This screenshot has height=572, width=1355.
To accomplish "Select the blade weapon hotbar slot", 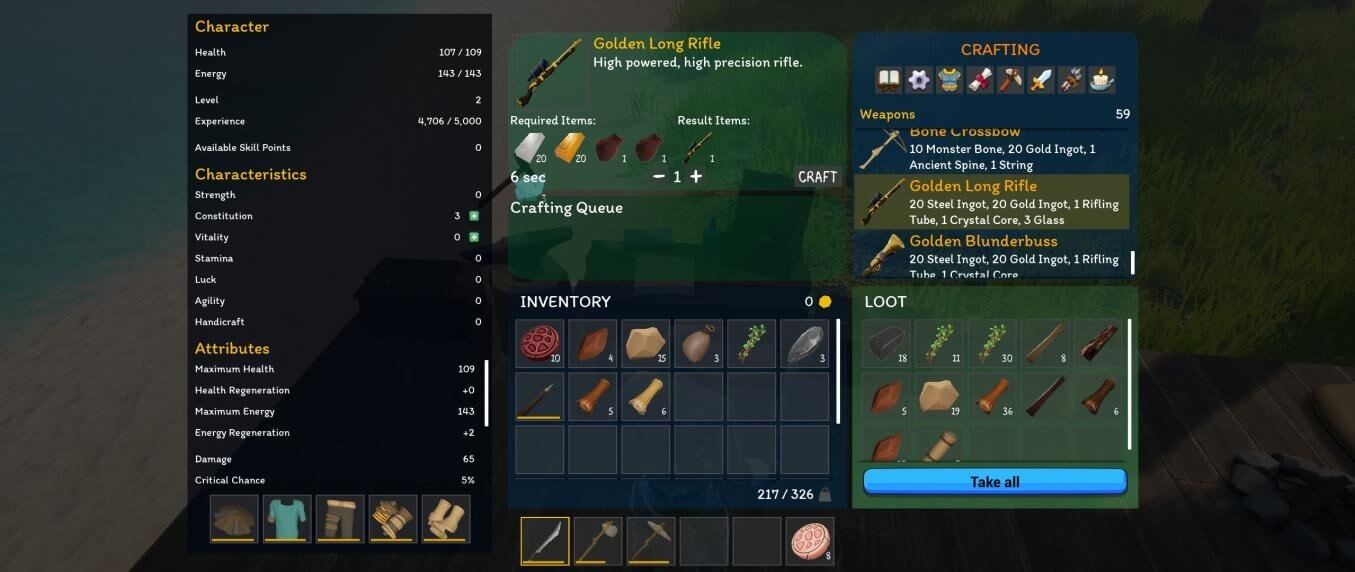I will click(545, 541).
